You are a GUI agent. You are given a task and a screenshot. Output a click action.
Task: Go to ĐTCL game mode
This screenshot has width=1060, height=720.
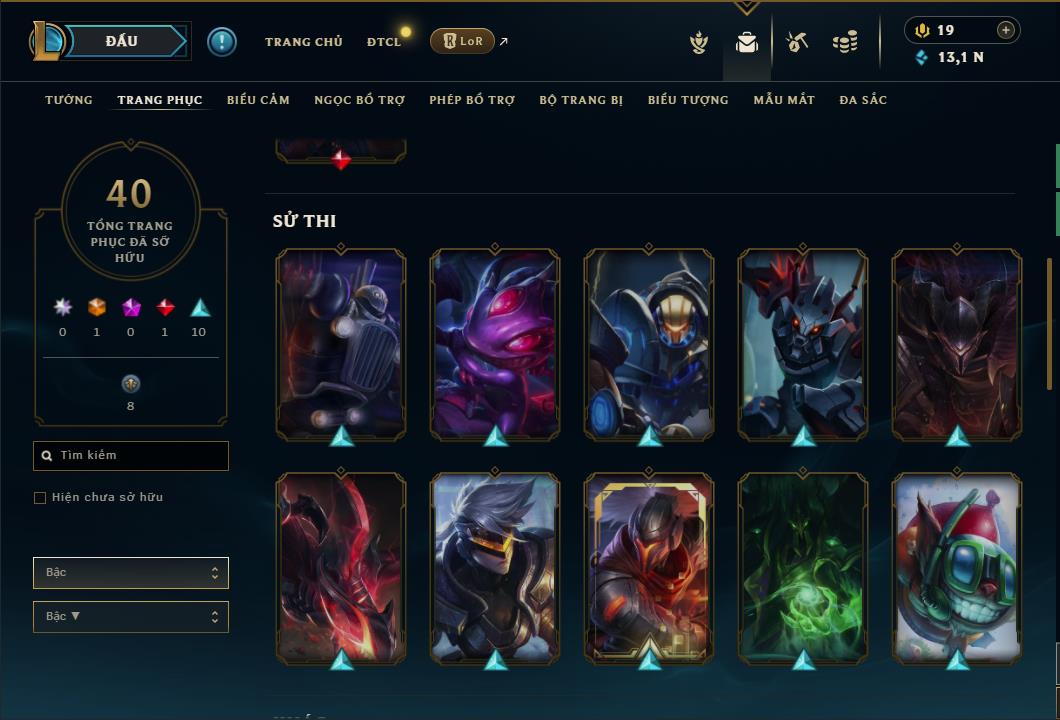click(x=384, y=42)
